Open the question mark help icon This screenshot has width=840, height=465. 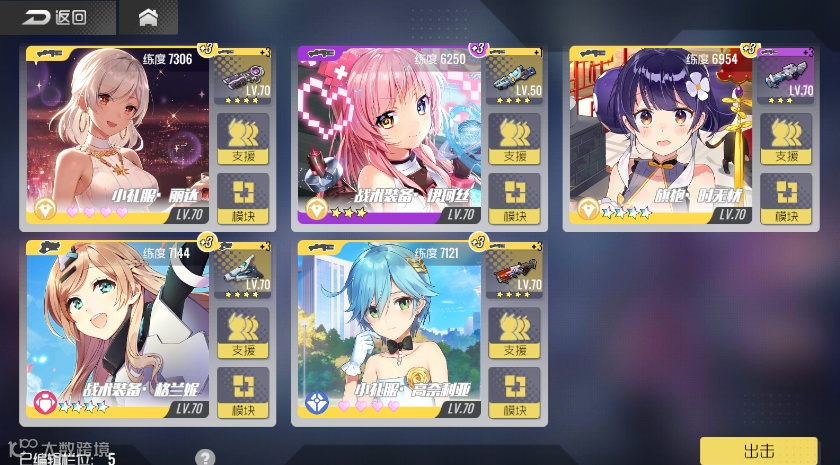tap(205, 458)
